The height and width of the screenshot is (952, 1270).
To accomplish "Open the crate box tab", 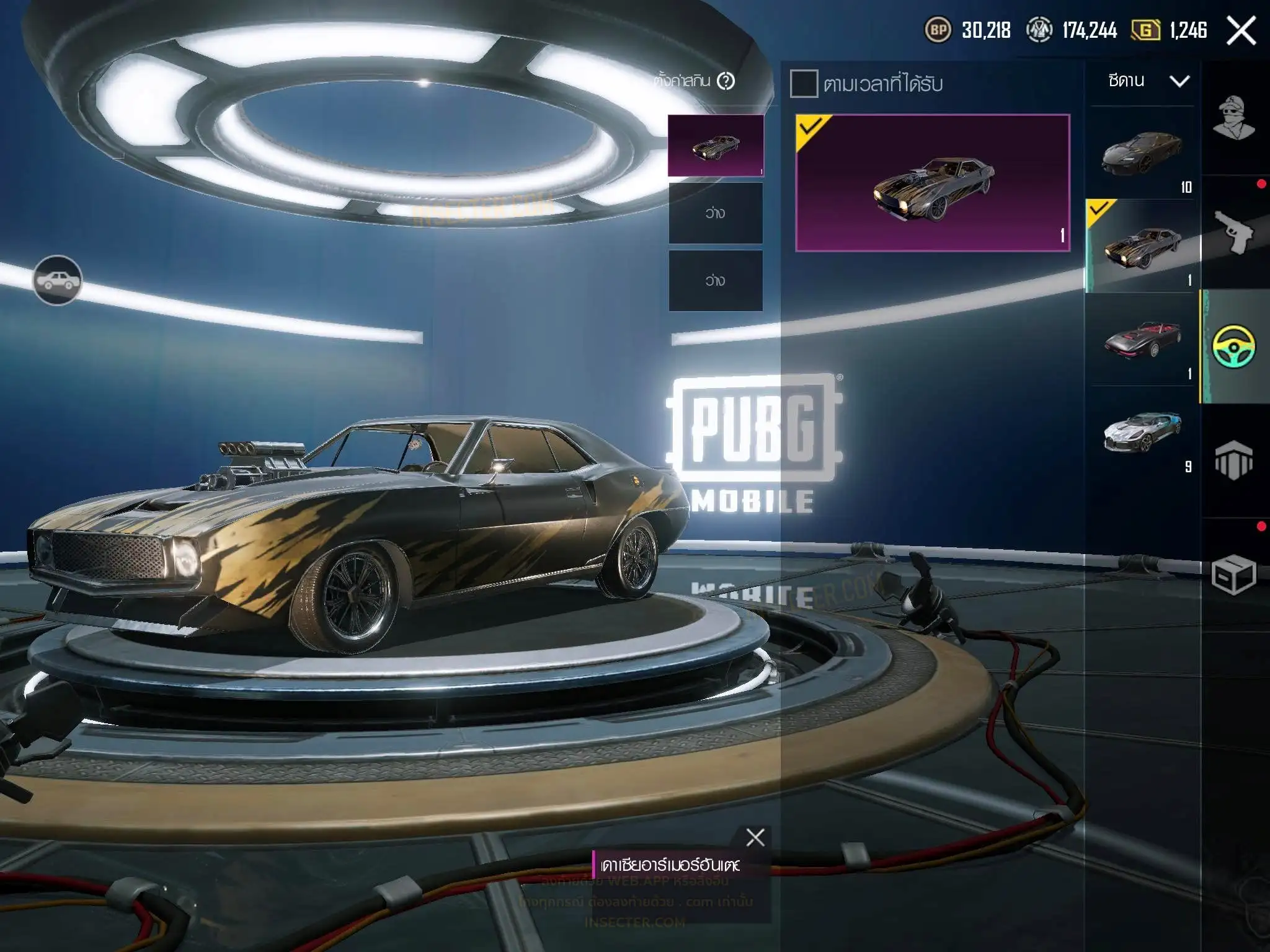I will coord(1233,575).
